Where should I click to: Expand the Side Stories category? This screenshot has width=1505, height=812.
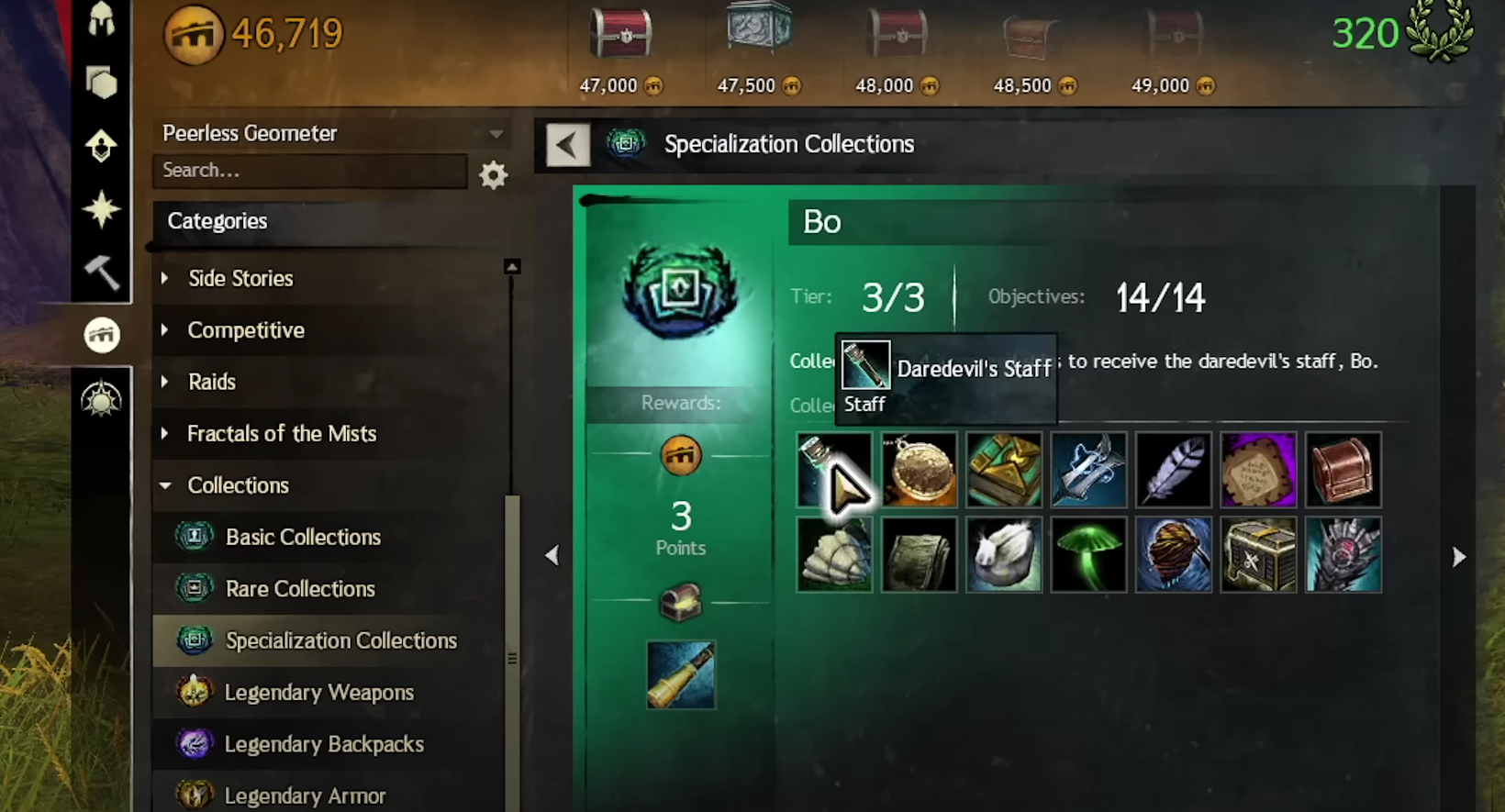(x=240, y=279)
